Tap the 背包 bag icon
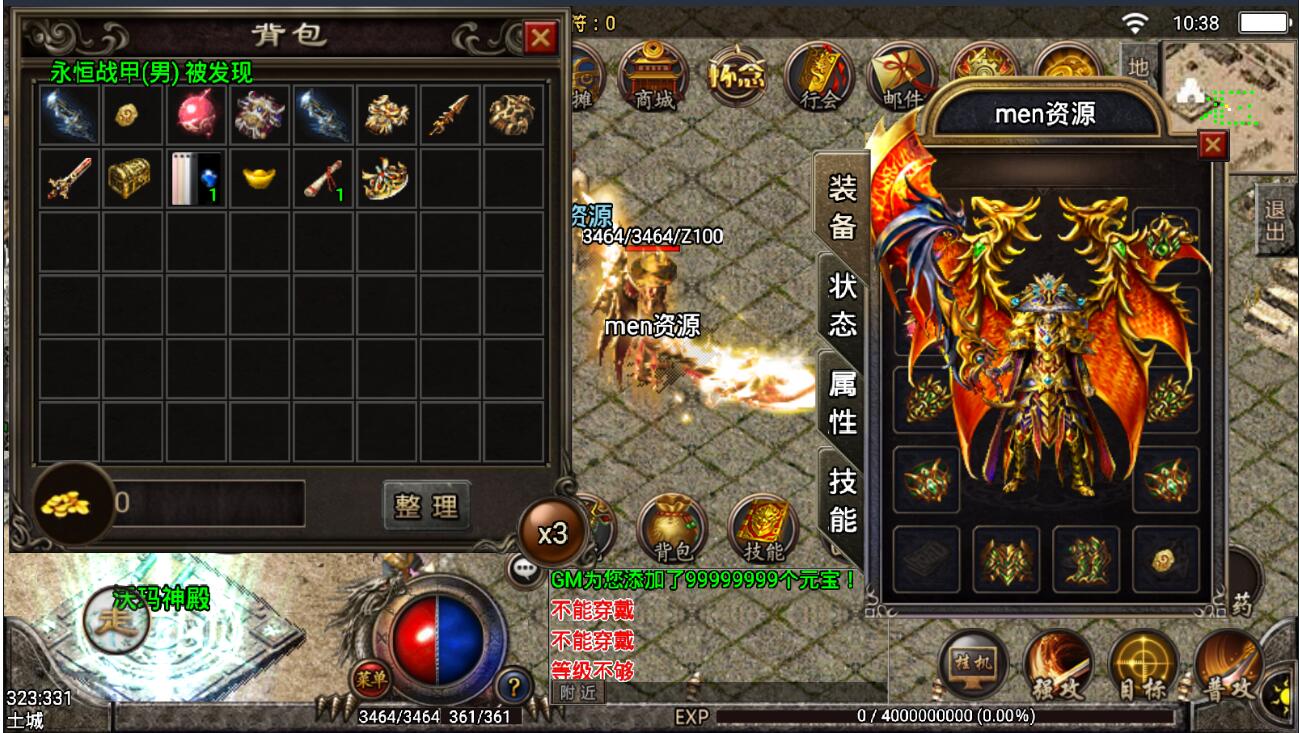1299x733 pixels. (671, 528)
